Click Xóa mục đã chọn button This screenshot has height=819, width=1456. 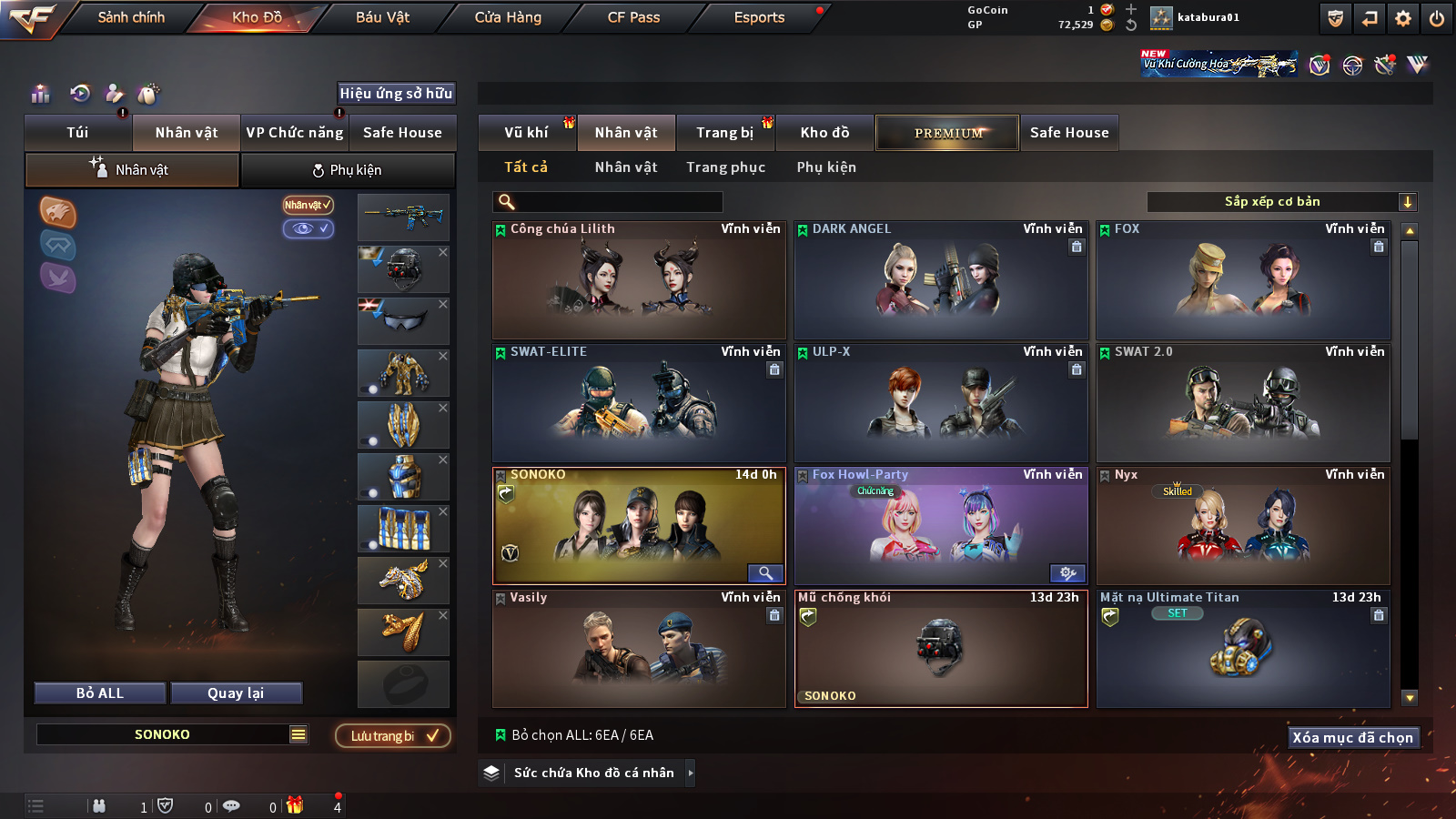click(1352, 738)
